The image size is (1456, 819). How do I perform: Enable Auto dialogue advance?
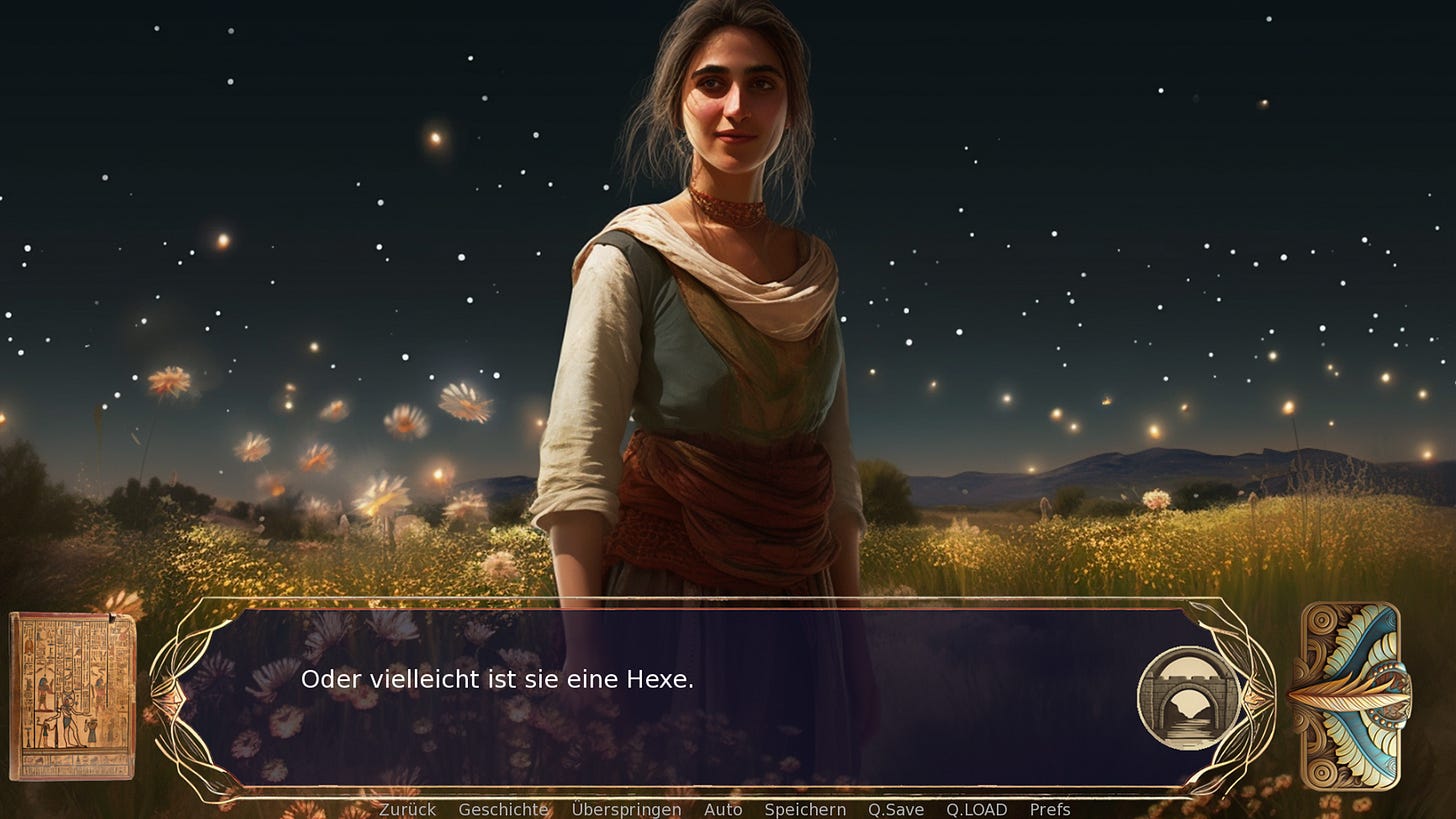coord(723,809)
